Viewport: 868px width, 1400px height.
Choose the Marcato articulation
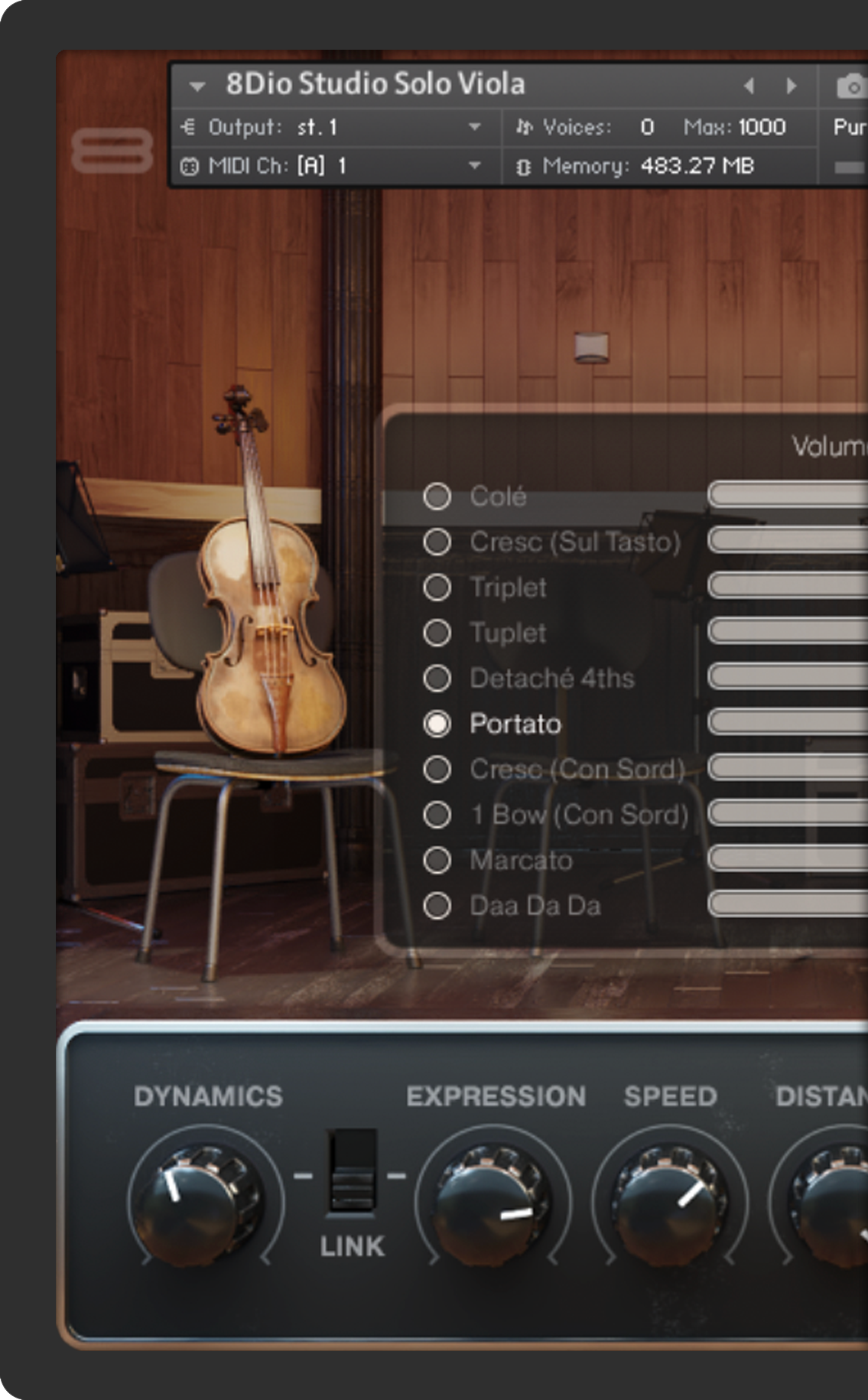point(437,860)
